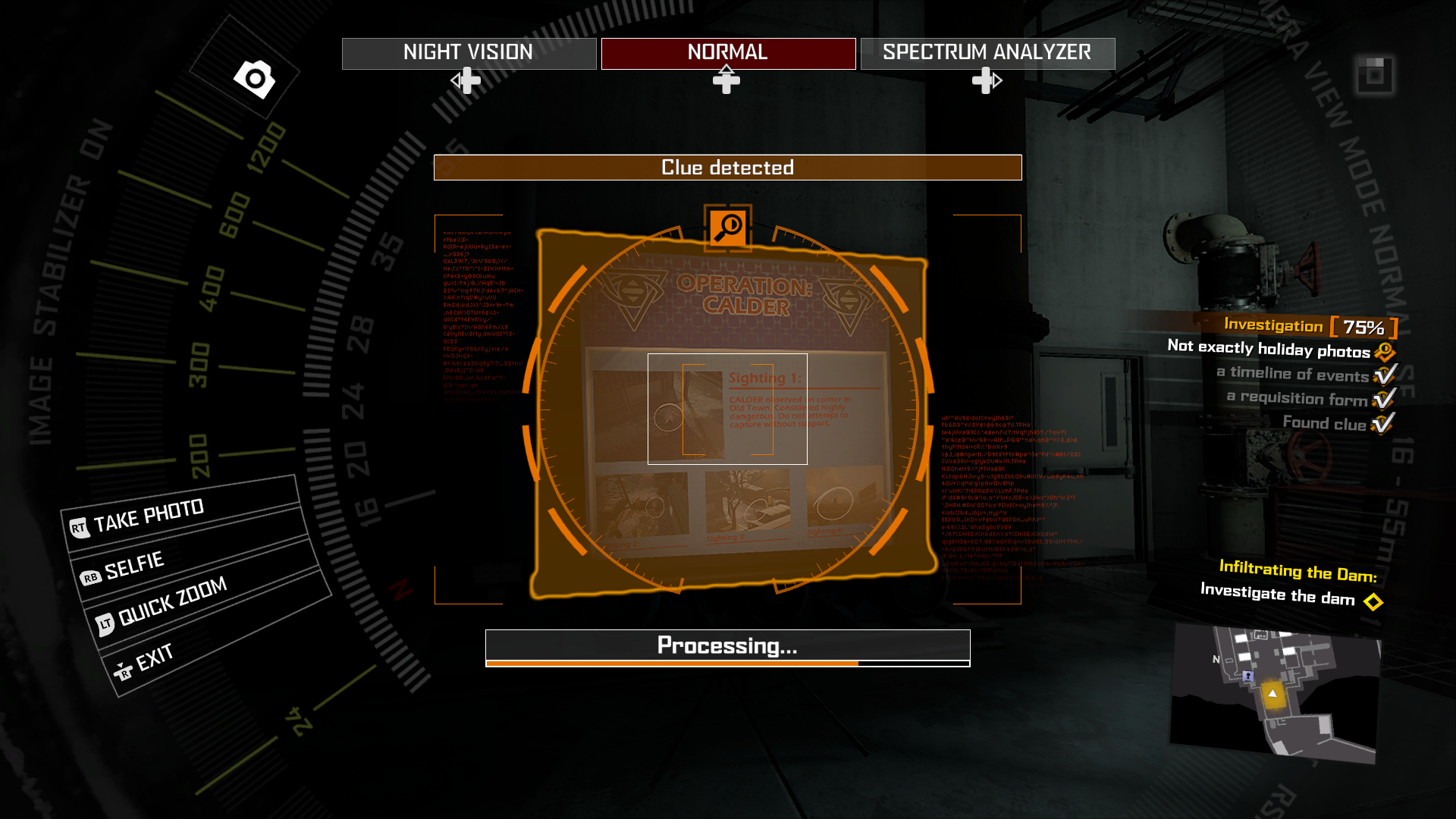Switch to Night Vision camera mode
This screenshot has height=819, width=1456.
click(x=469, y=53)
